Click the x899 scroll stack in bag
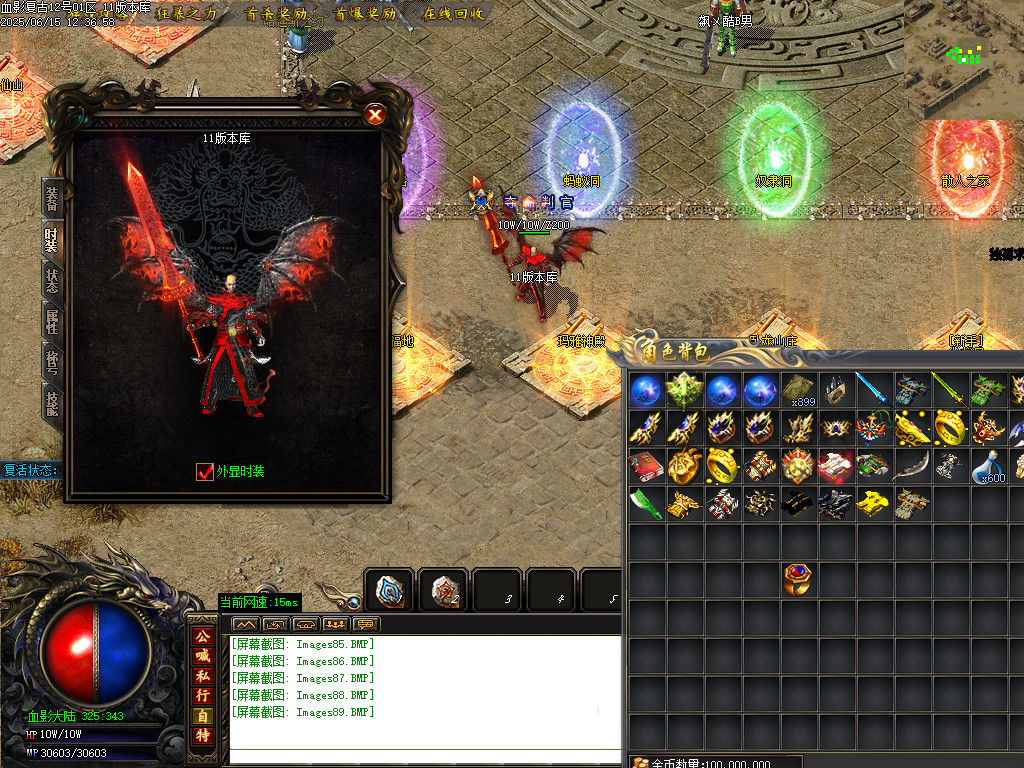Viewport: 1024px width, 768px height. coord(797,389)
